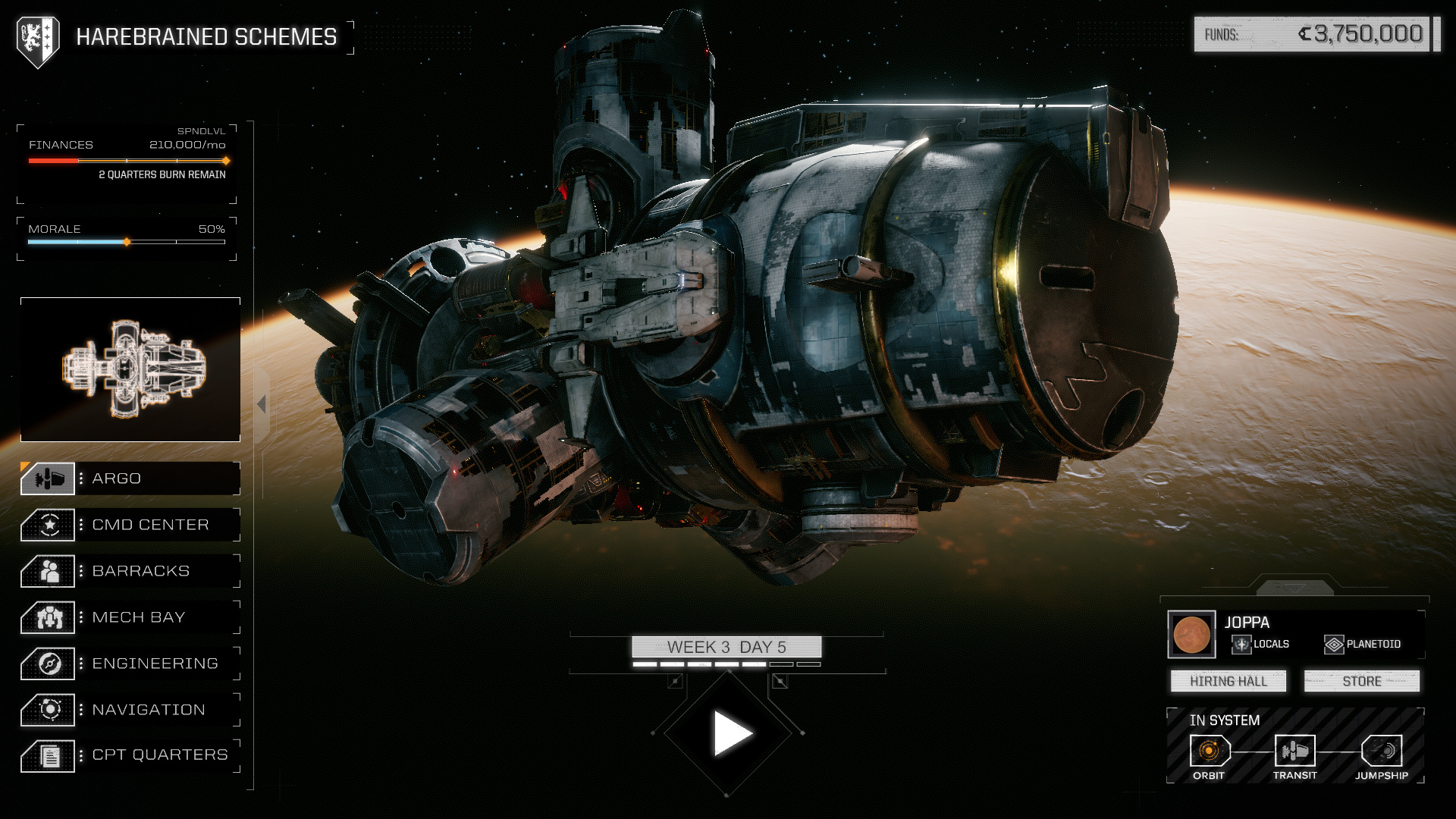This screenshot has width=1456, height=819.
Task: Open the Hiring Hall
Action: tap(1228, 681)
